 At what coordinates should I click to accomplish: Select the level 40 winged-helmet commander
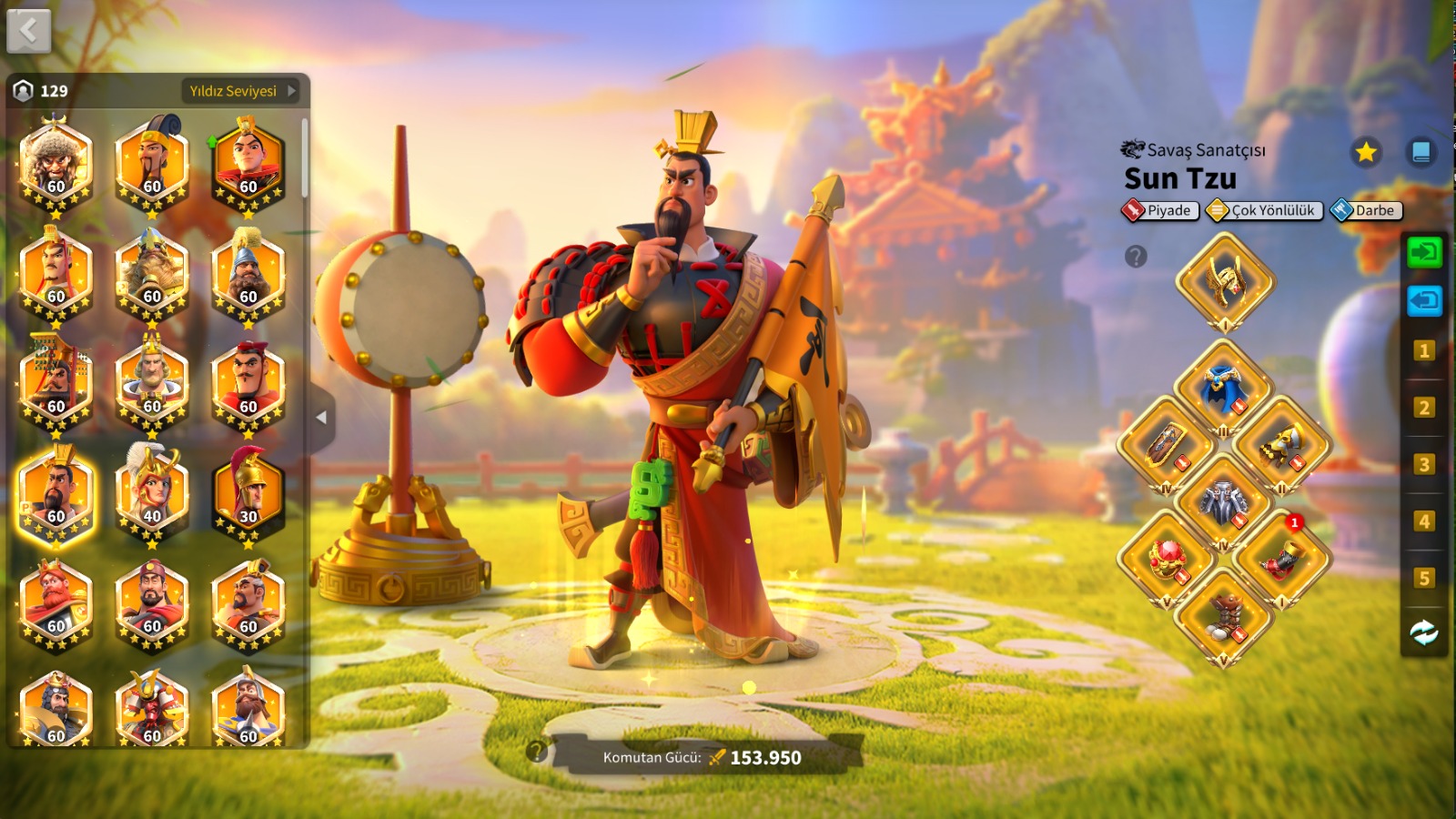[x=152, y=494]
